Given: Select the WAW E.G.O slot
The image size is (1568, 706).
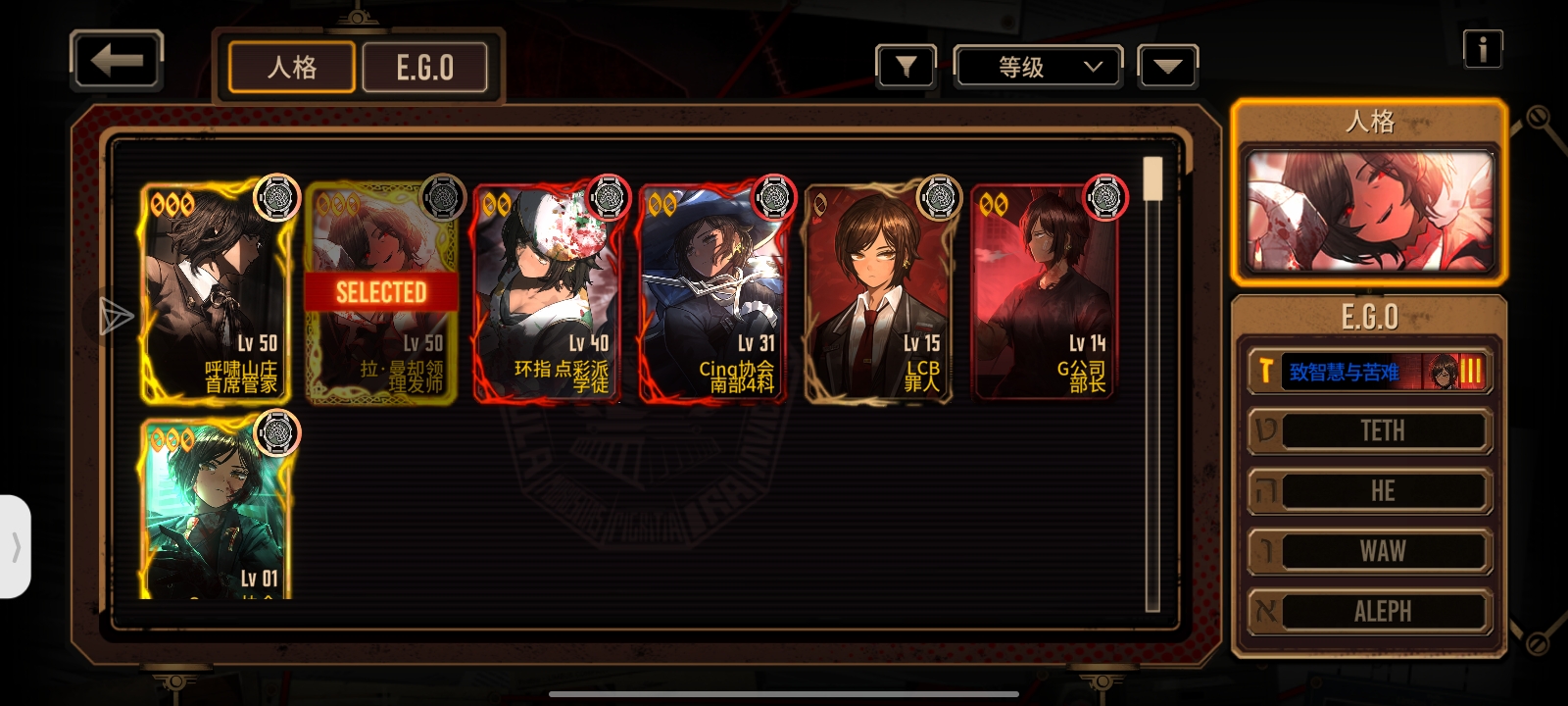Looking at the screenshot, I should pos(1369,551).
